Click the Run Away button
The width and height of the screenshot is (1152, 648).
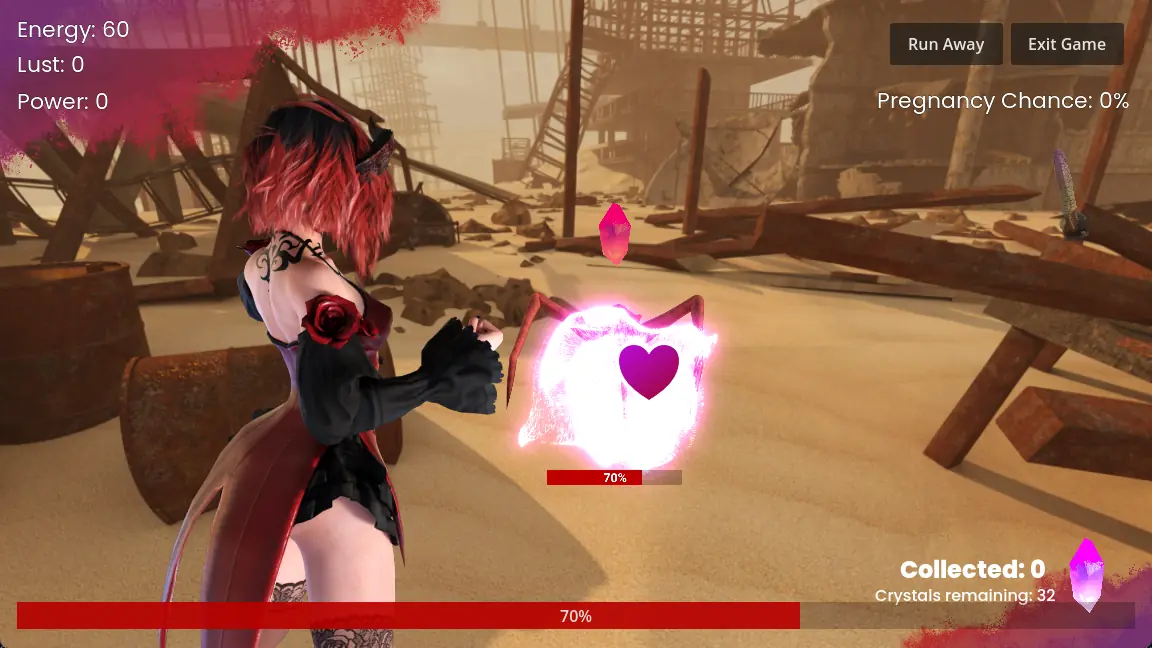(945, 44)
